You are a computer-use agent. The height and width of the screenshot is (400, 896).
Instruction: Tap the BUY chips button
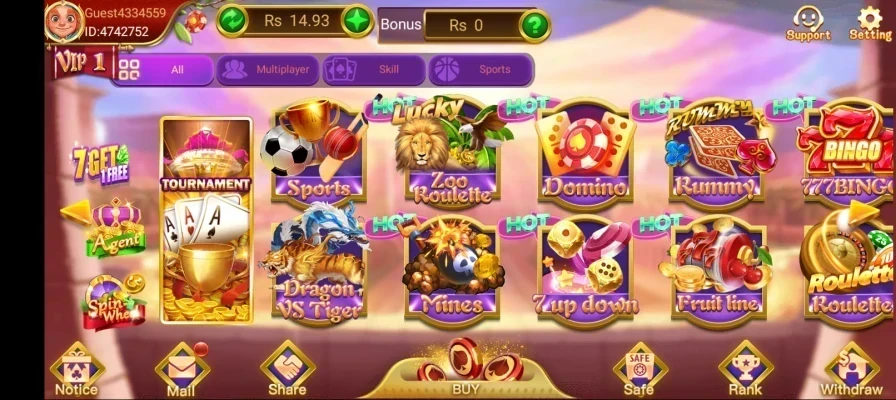[465, 370]
